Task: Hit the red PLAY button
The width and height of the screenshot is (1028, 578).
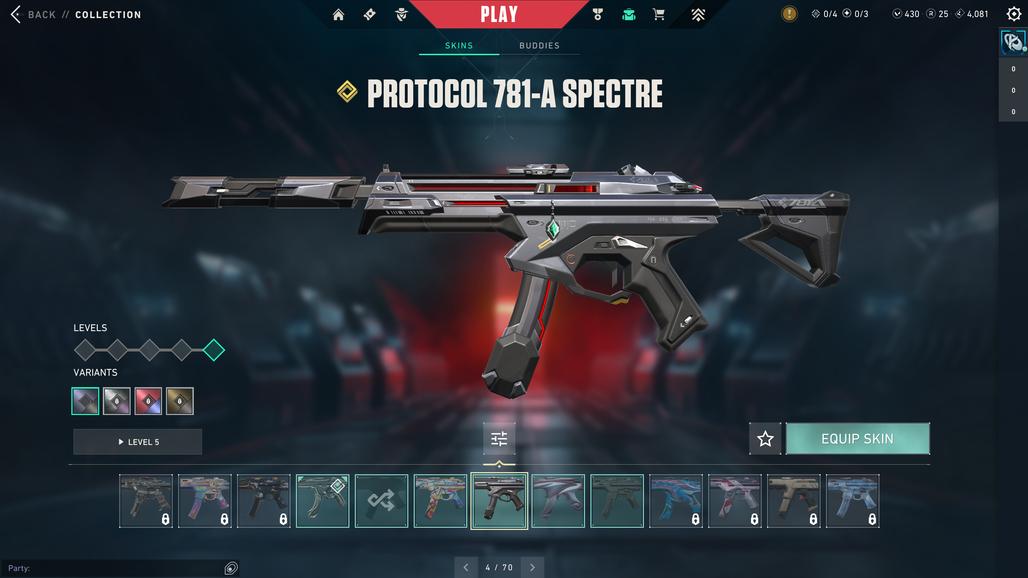Action: 499,14
